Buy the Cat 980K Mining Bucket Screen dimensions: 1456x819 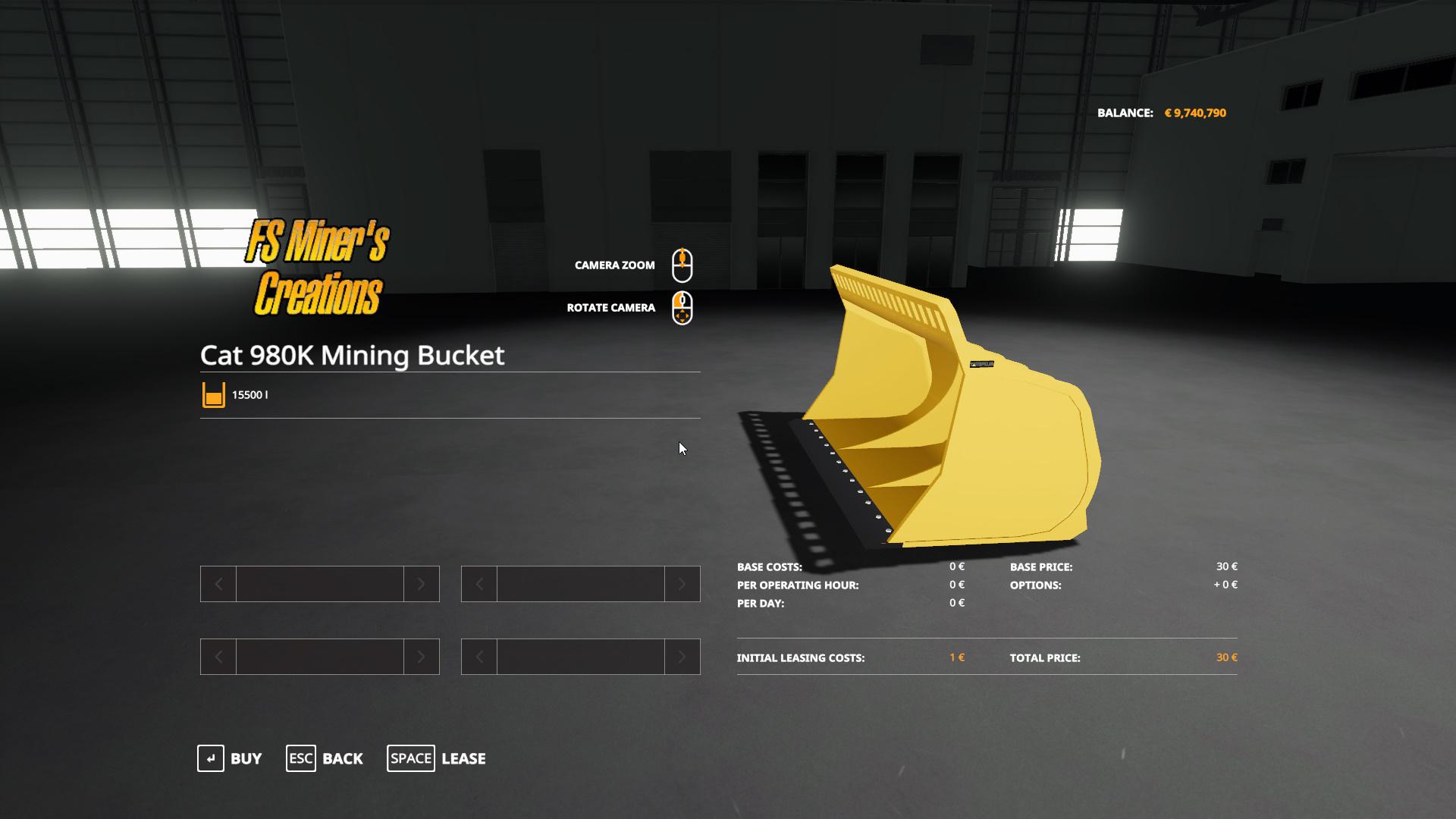(x=230, y=758)
